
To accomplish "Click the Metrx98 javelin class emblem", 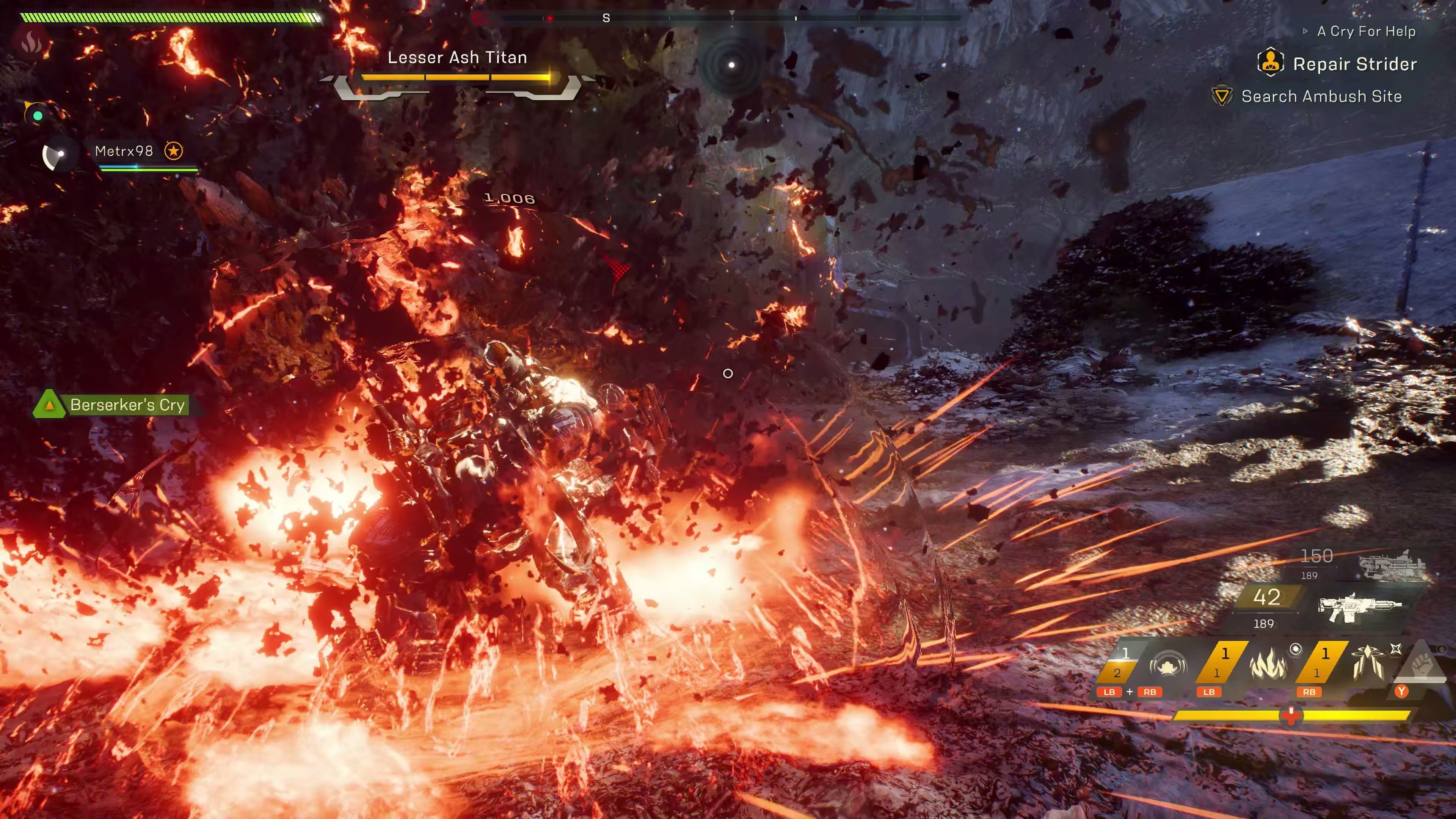I will [58, 154].
